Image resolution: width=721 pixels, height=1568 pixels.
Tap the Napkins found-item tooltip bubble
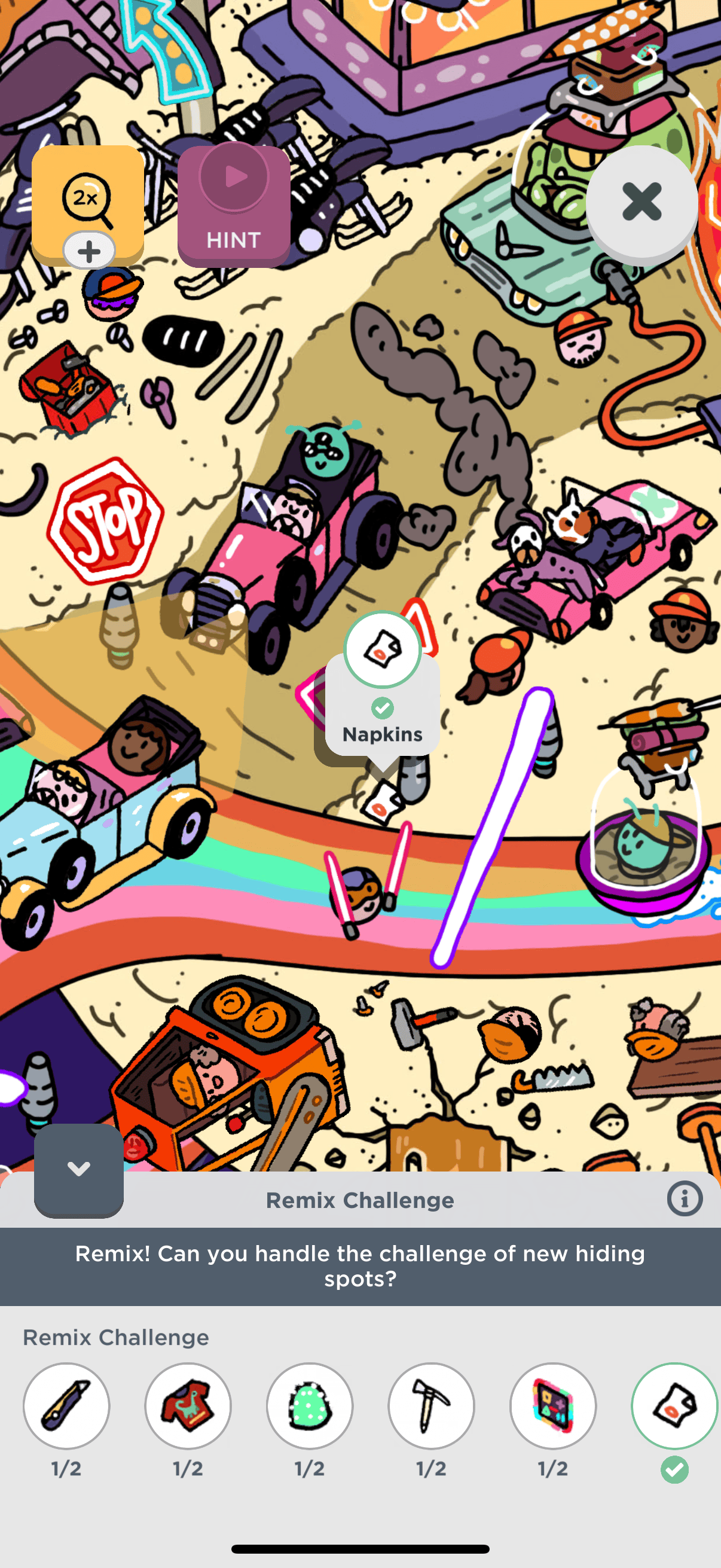382,706
